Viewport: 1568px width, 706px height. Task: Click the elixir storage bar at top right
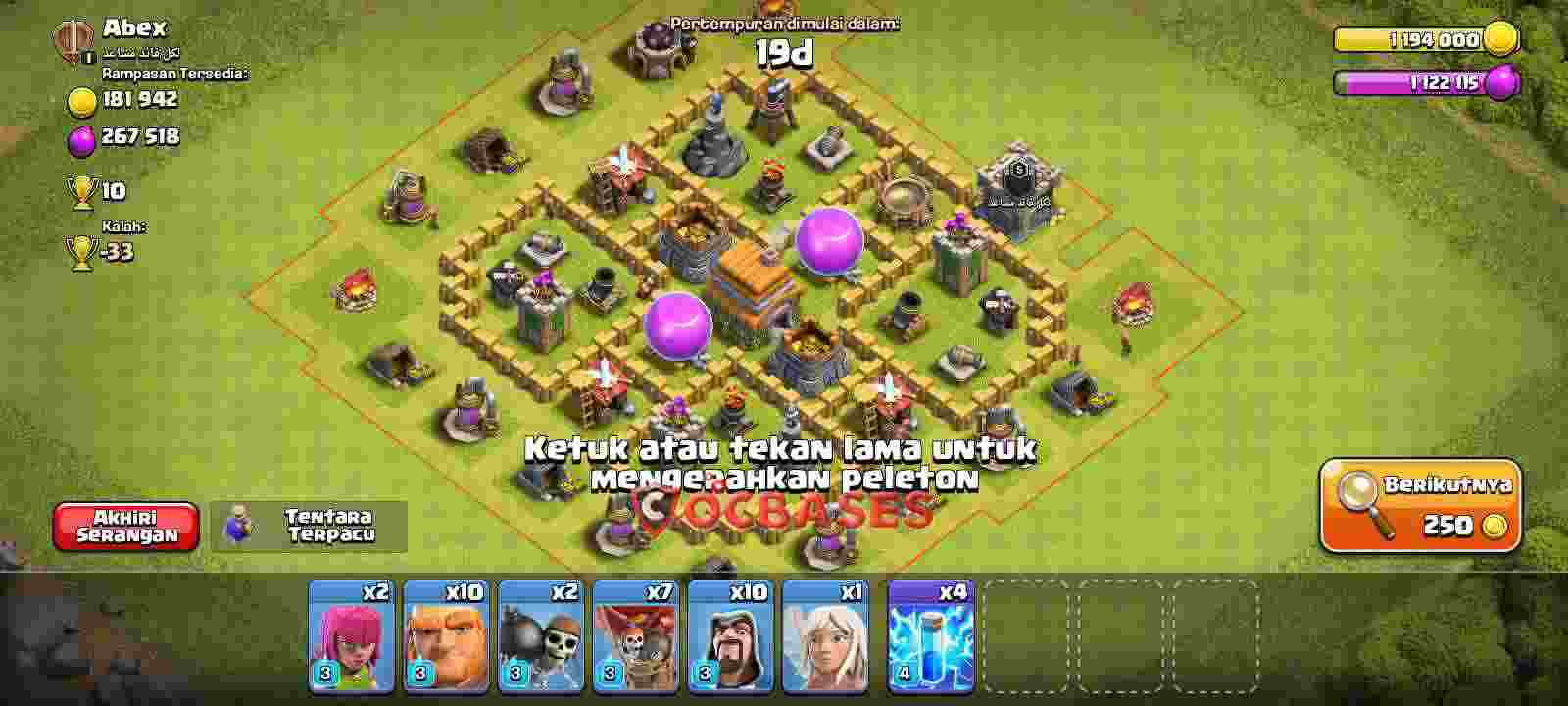click(1426, 84)
